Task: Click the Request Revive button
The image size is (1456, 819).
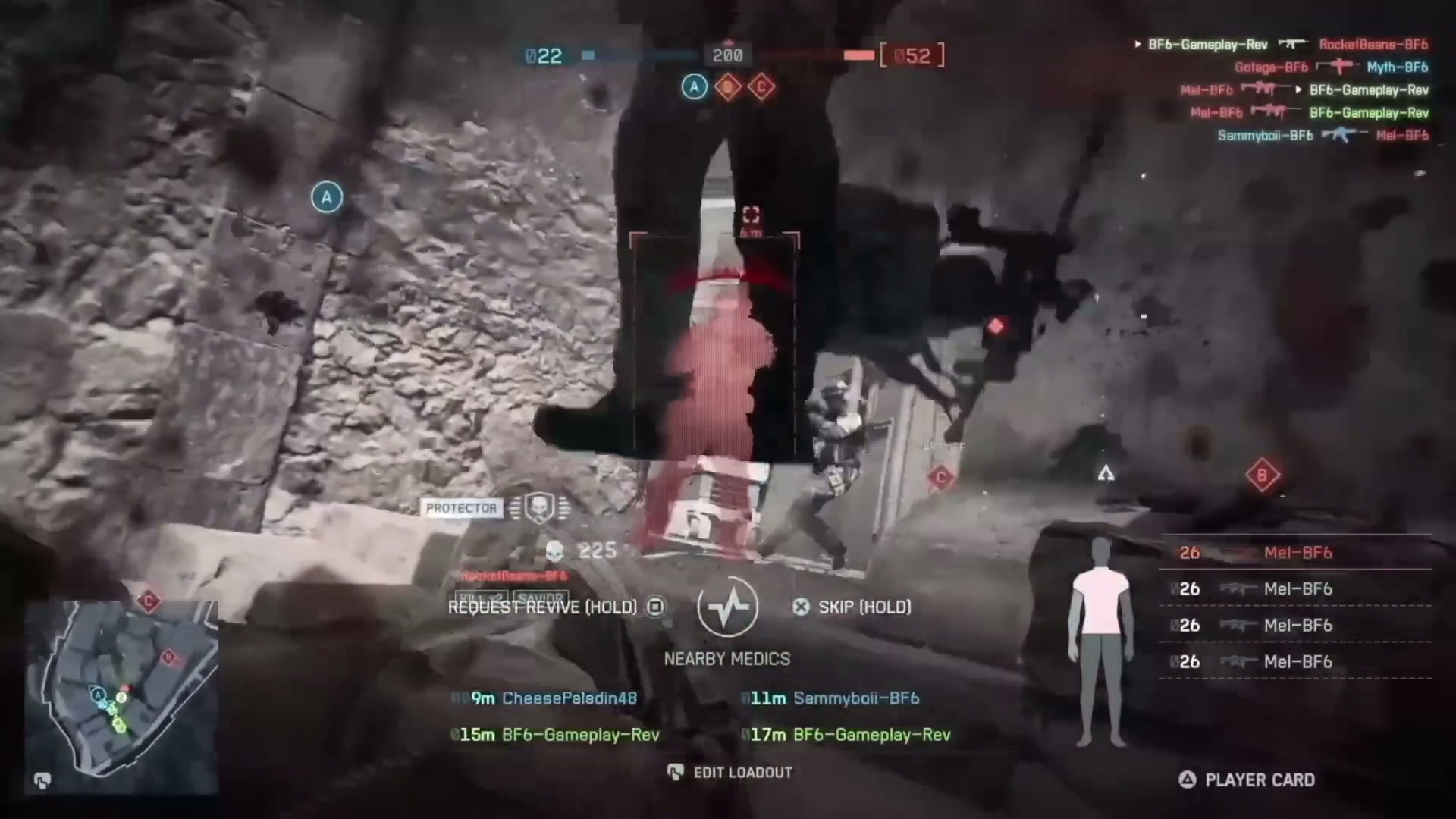Action: (542, 607)
